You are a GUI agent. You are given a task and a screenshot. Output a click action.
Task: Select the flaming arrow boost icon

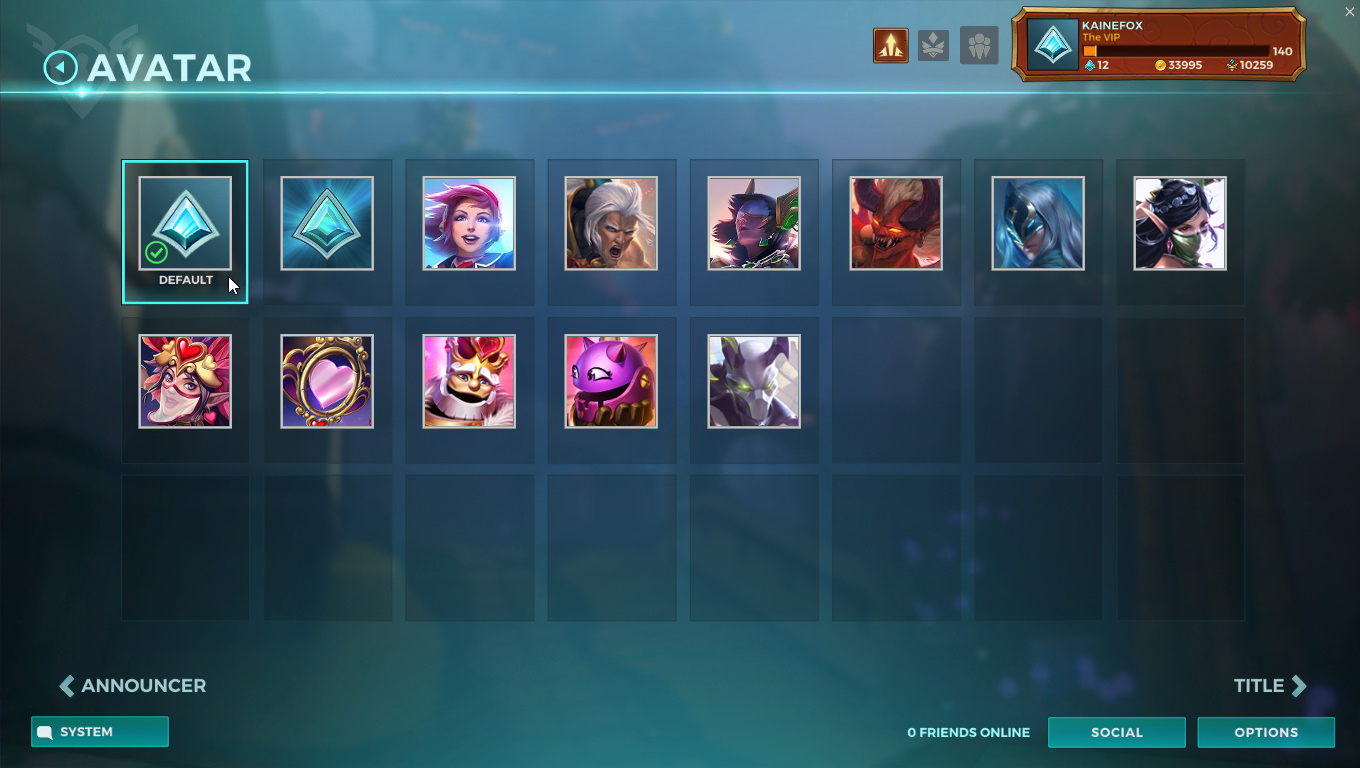pyautogui.click(x=890, y=44)
